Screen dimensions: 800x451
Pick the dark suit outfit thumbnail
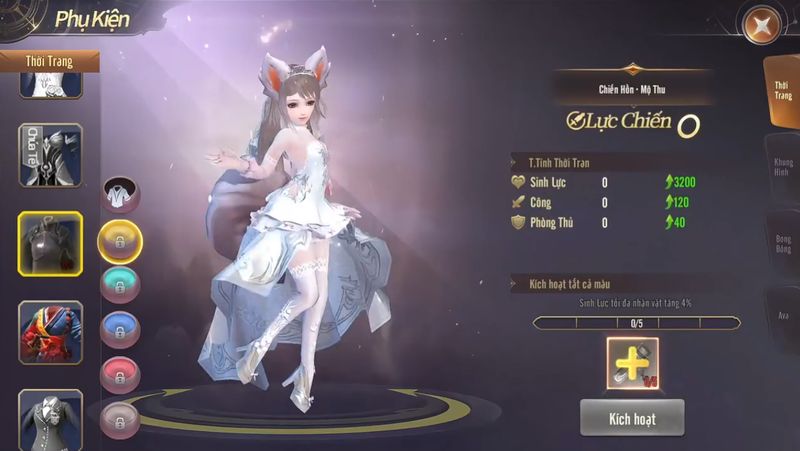click(50, 419)
